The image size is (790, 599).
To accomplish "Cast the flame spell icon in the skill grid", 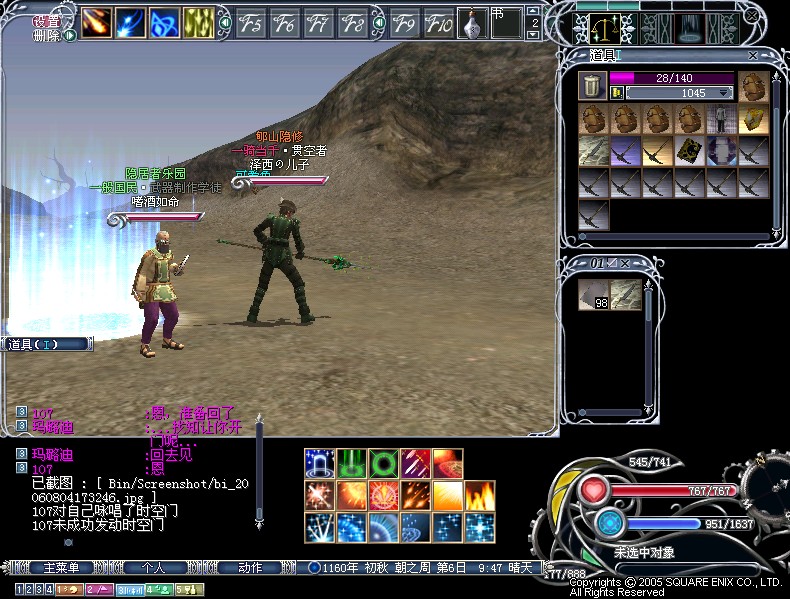I will tap(478, 495).
